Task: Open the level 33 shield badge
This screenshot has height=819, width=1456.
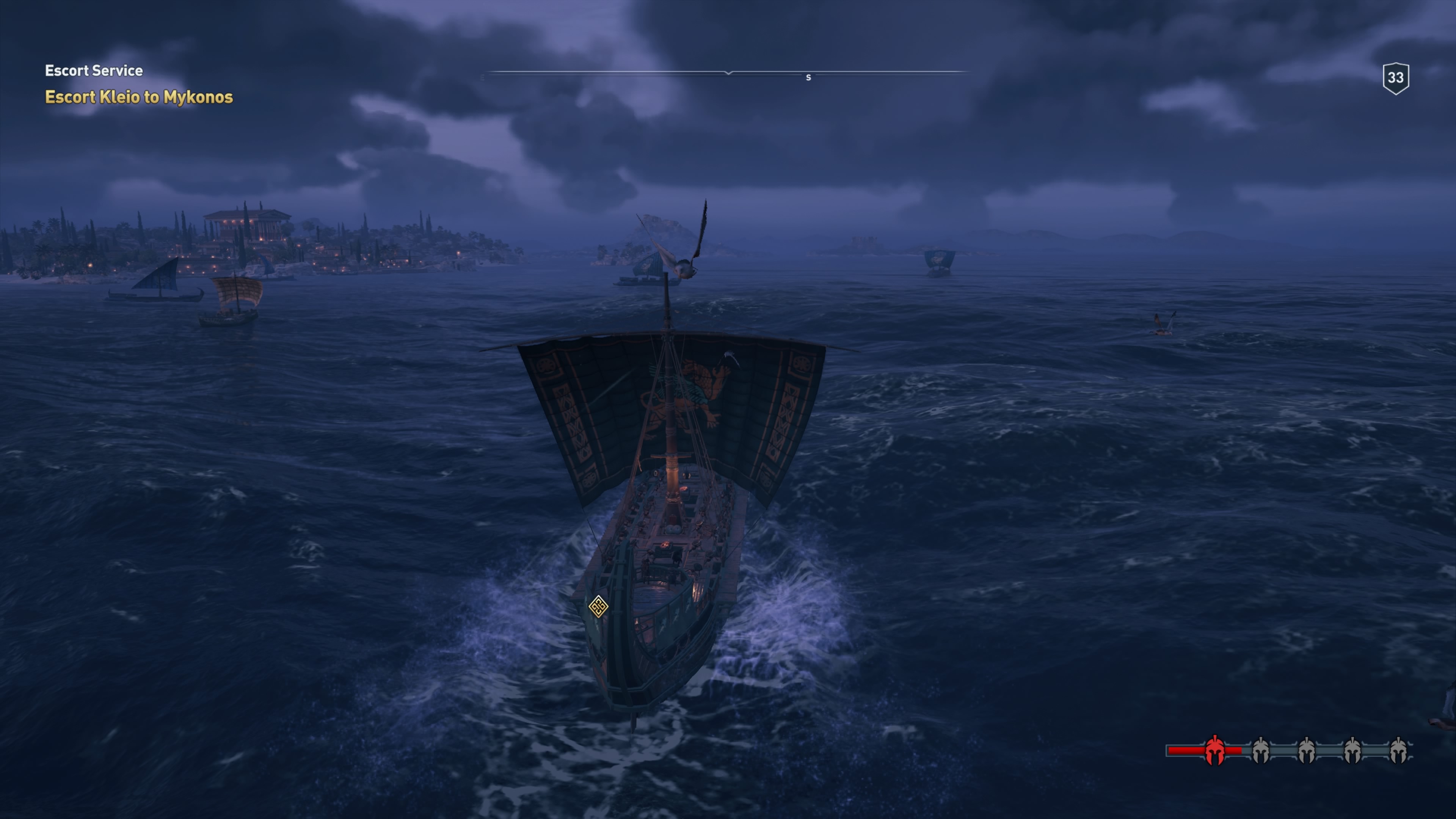Action: tap(1395, 78)
